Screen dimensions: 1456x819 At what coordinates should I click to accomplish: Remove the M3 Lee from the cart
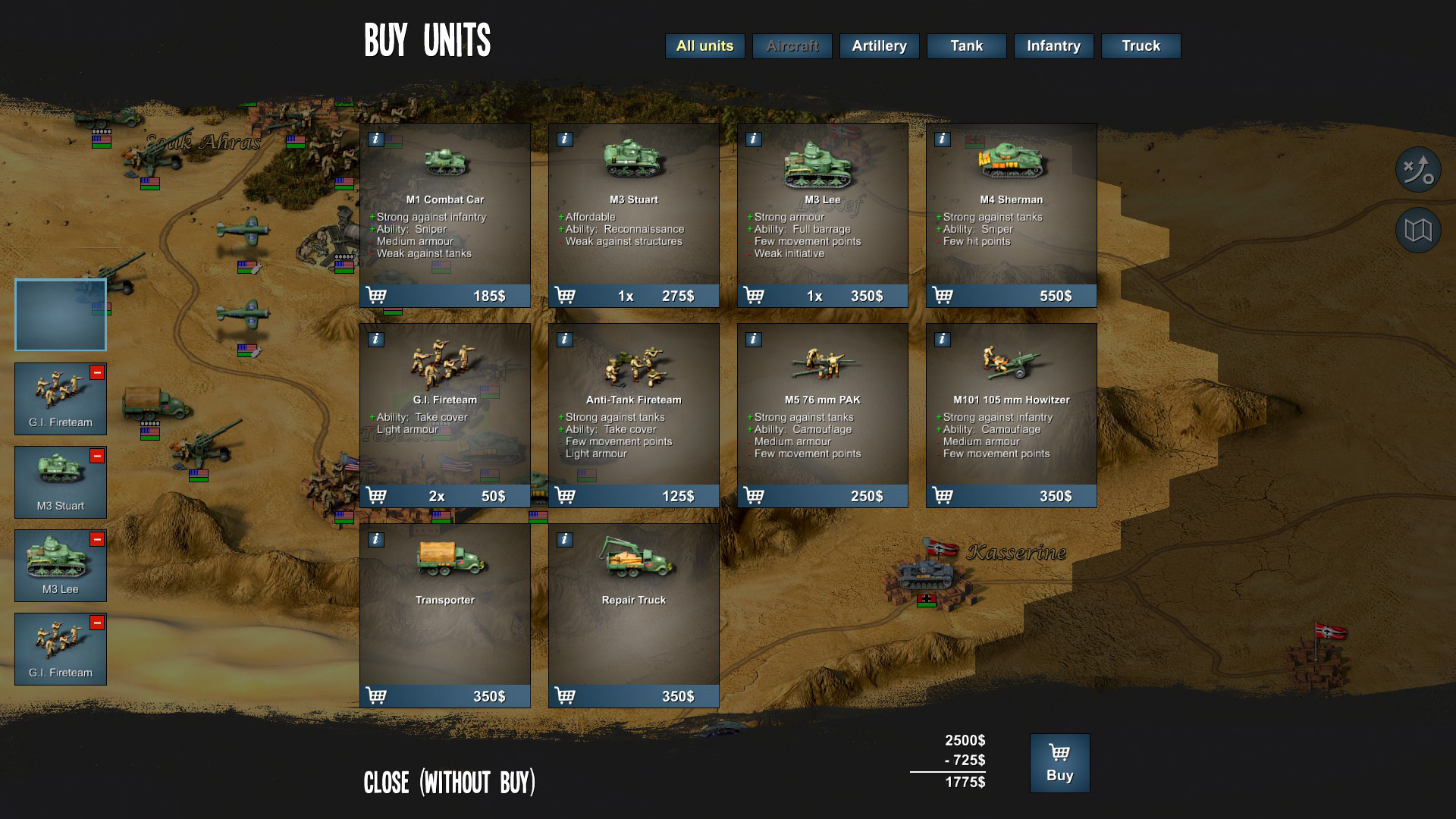[x=97, y=539]
